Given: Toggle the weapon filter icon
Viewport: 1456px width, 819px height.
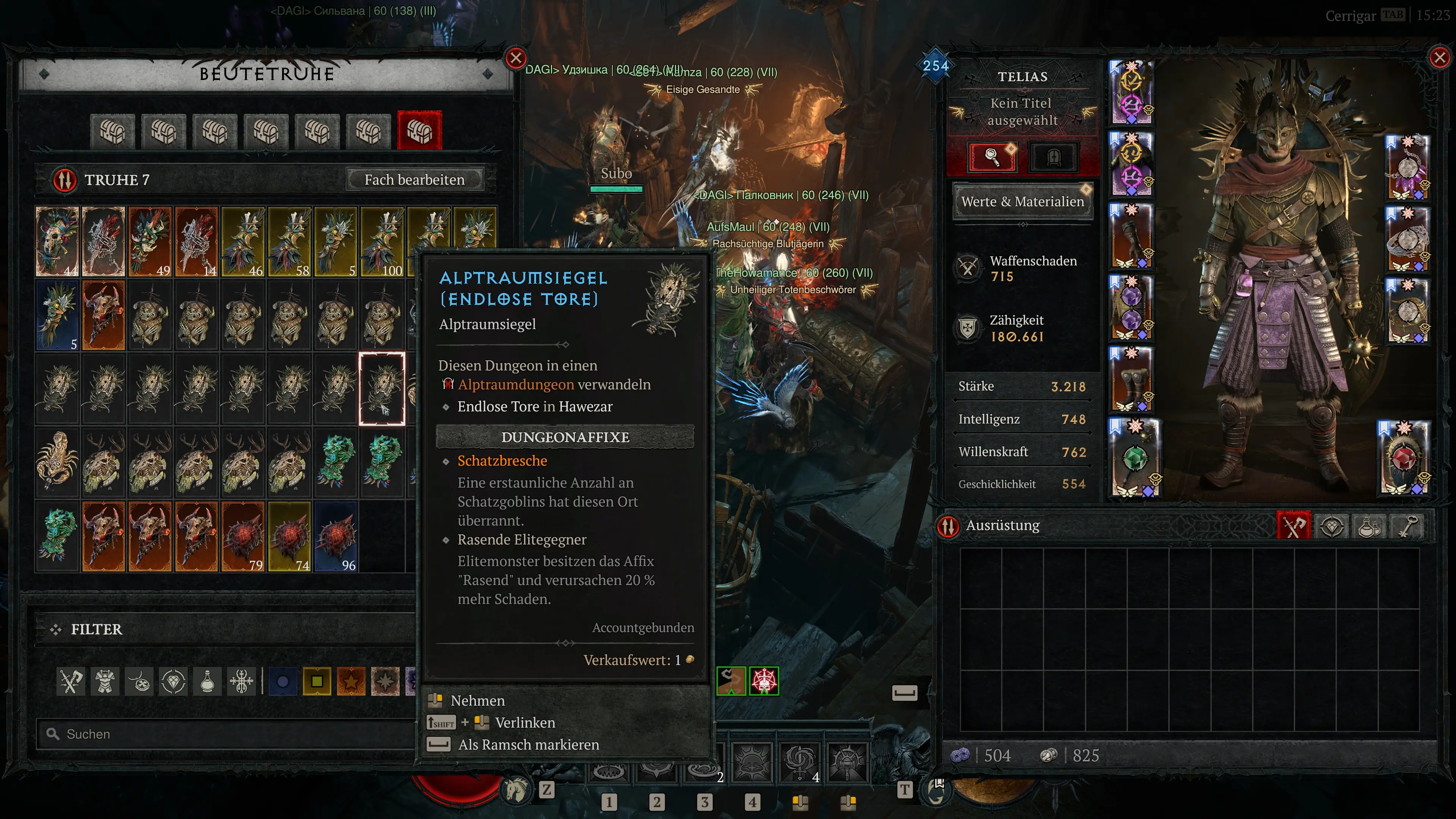Looking at the screenshot, I should click(71, 681).
